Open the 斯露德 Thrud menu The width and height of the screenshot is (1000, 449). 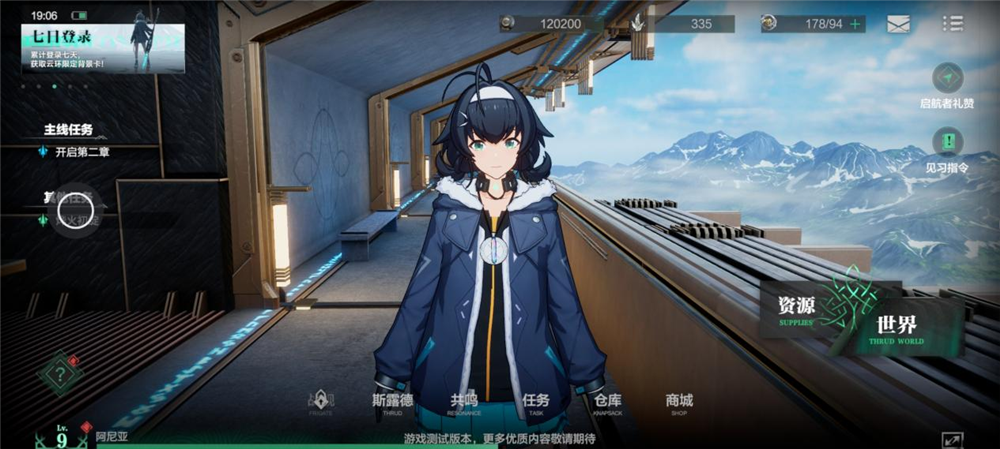tap(392, 403)
